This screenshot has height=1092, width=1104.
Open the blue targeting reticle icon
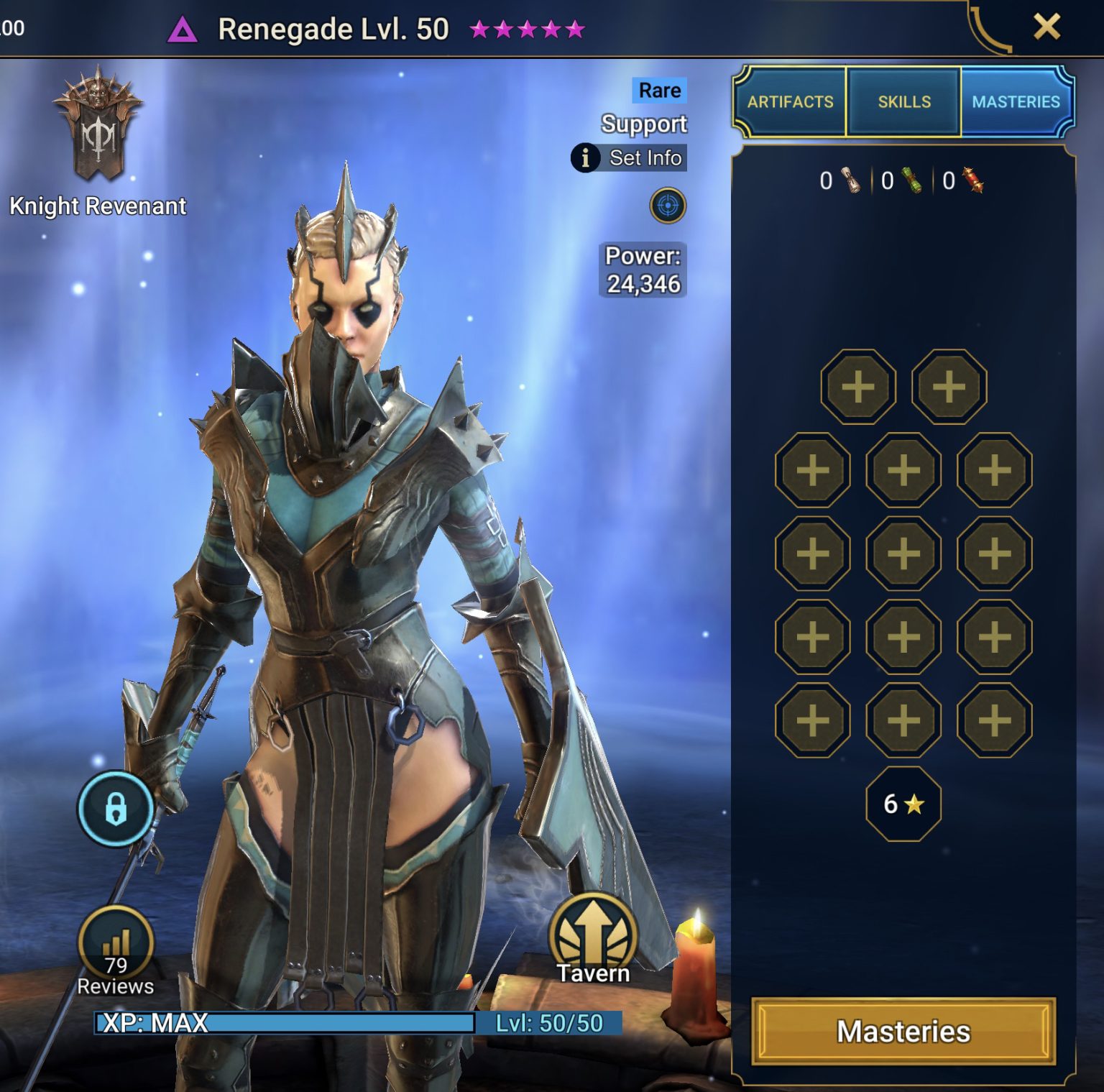pos(669,205)
